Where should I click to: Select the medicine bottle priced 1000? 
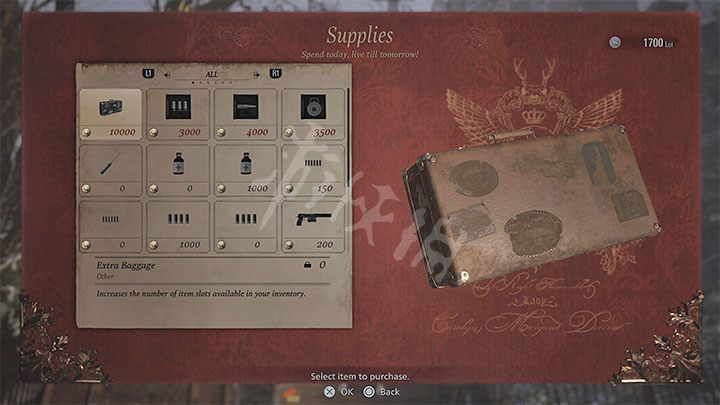(245, 168)
